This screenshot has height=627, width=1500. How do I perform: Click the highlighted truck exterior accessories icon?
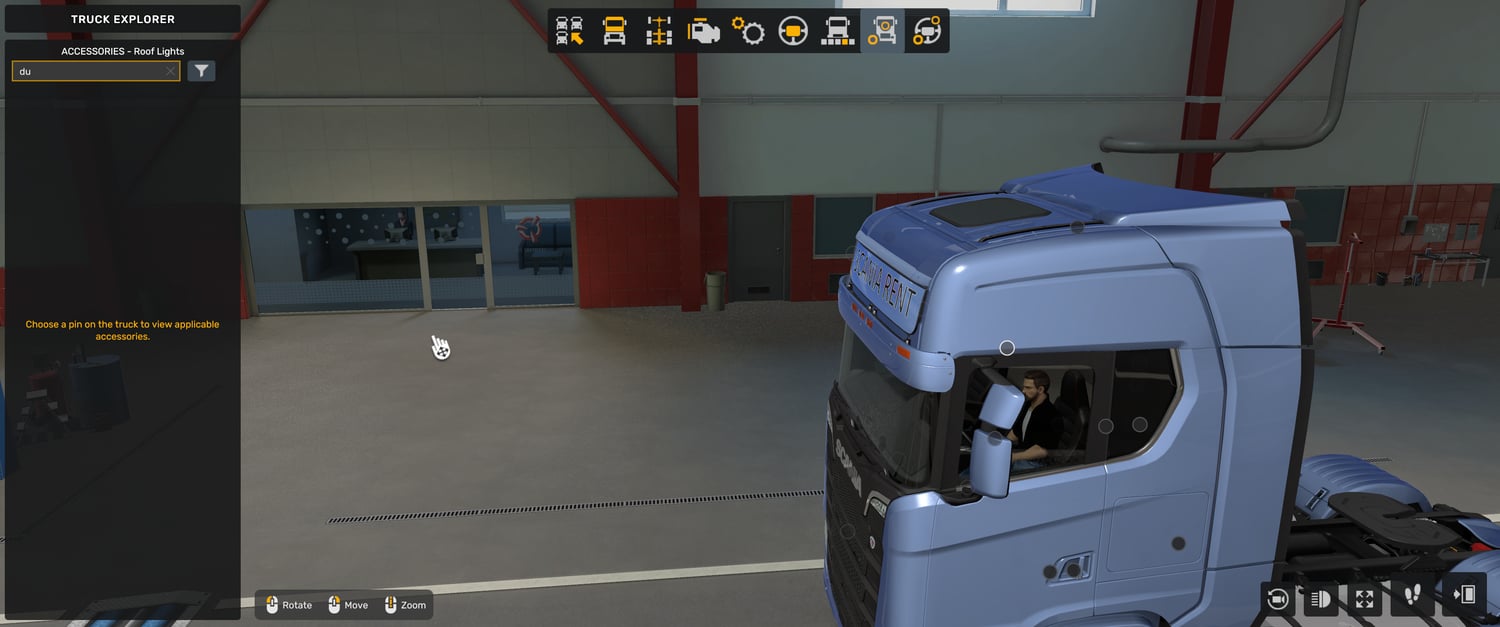[882, 31]
